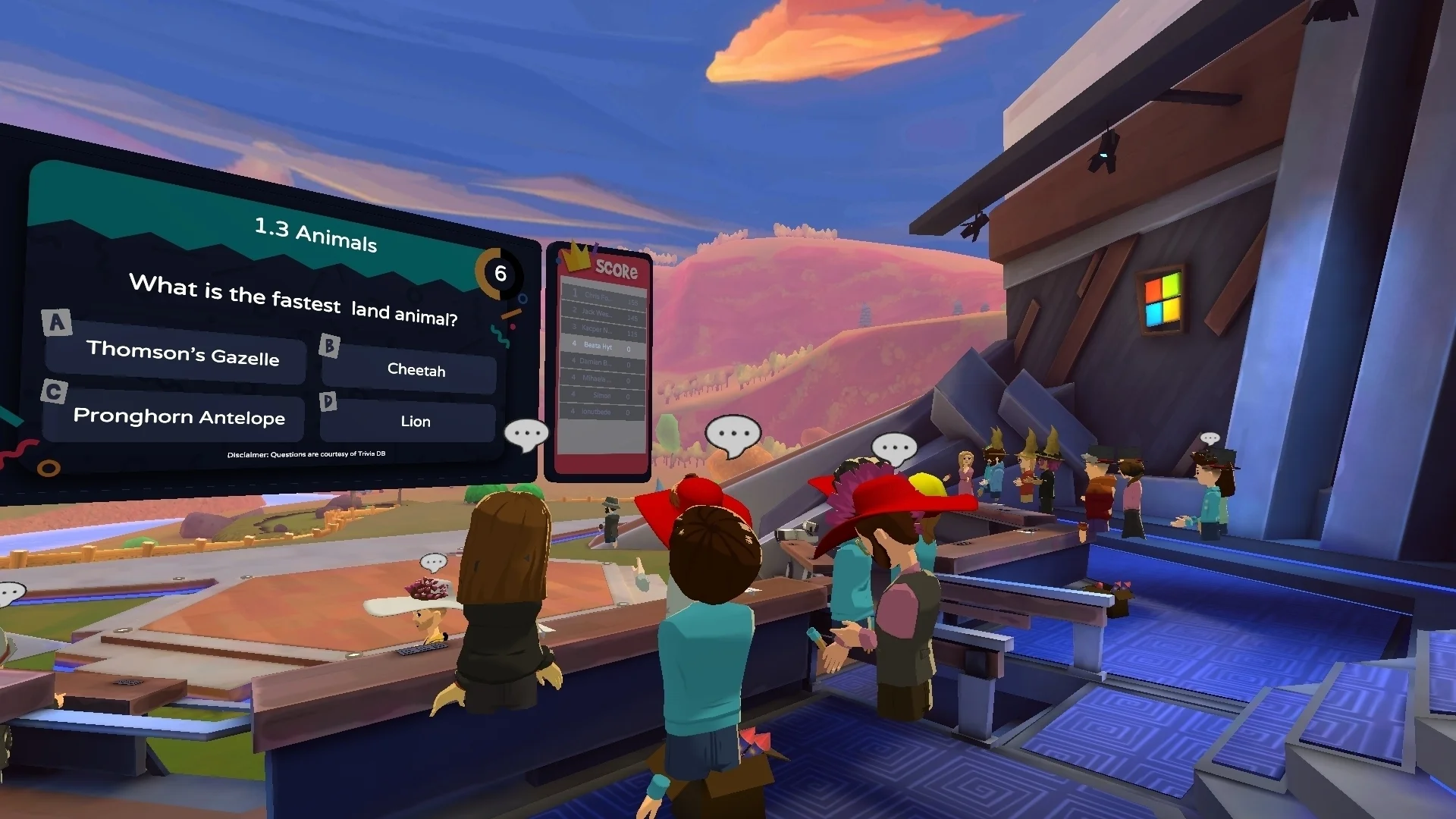Click the letter D answer label tile
Viewport: 1456px width, 819px height.
coord(329,400)
